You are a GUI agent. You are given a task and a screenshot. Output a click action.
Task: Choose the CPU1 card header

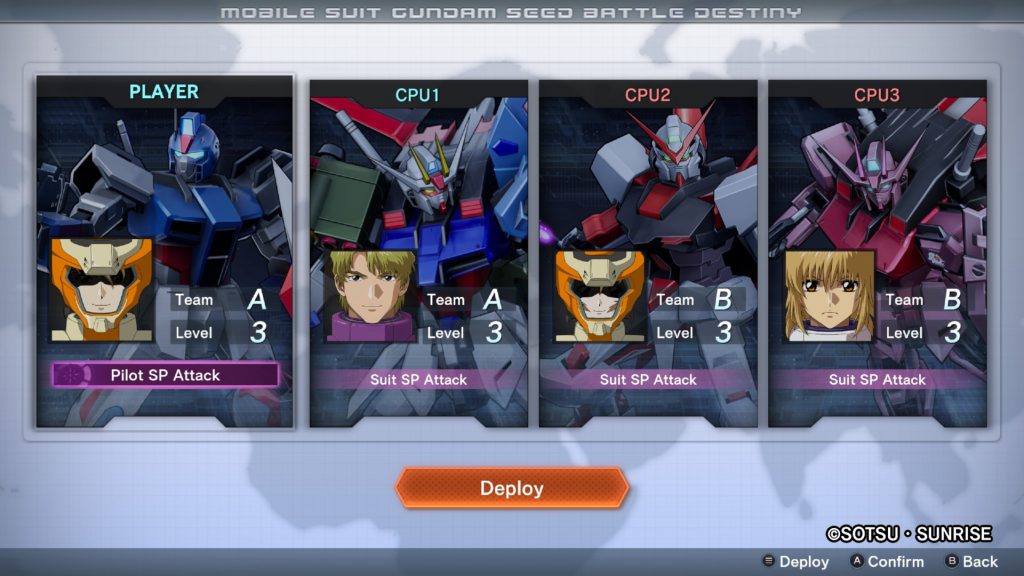click(x=418, y=95)
